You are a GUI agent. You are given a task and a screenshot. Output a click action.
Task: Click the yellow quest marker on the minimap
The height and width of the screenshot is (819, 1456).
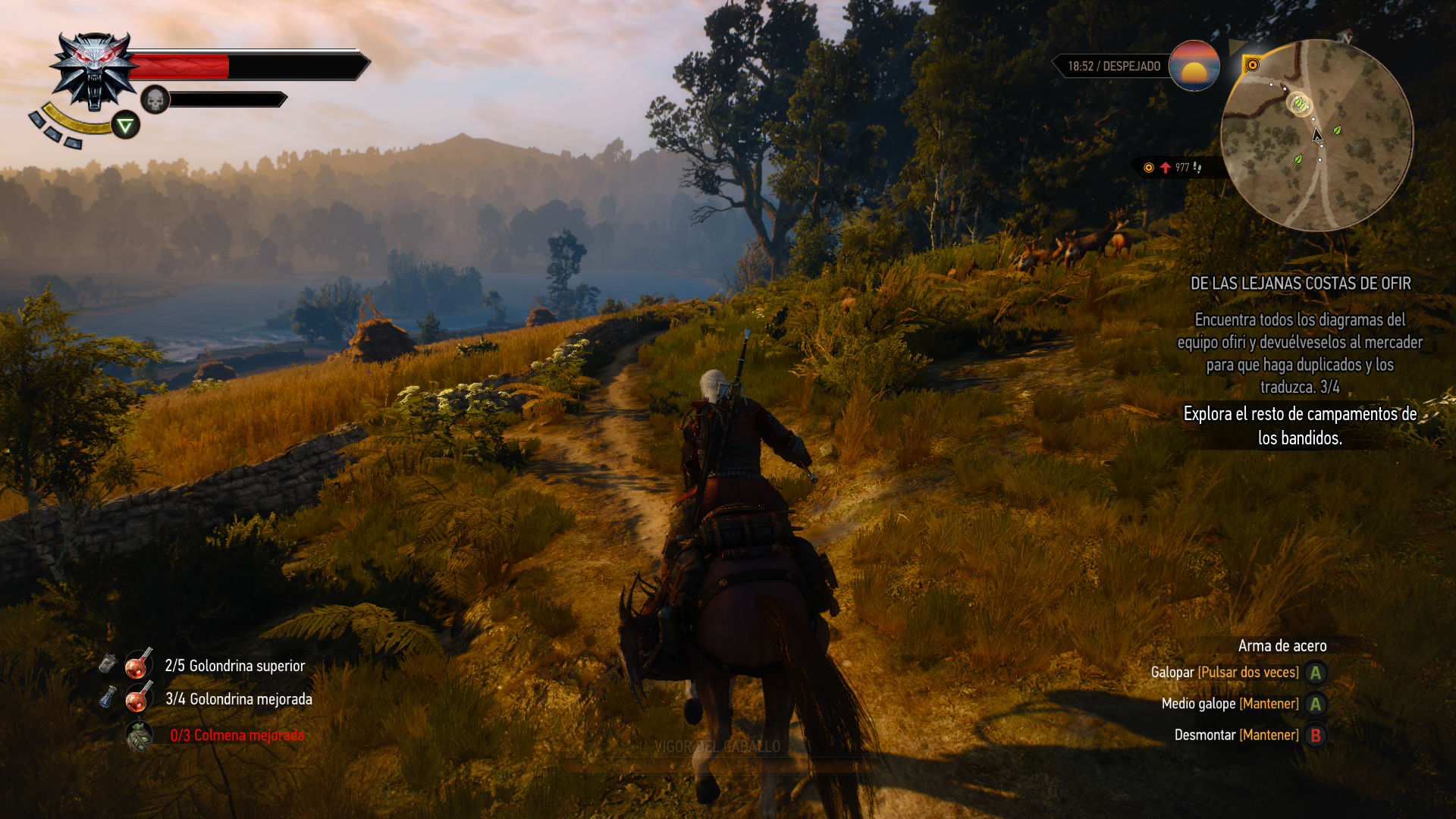[x=1252, y=65]
